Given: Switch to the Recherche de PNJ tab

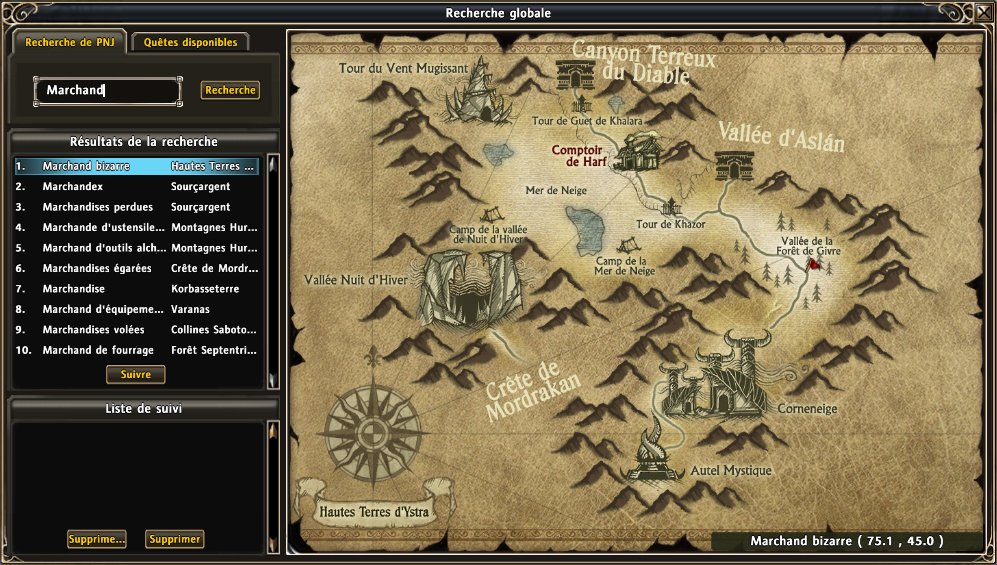Looking at the screenshot, I should [70, 43].
